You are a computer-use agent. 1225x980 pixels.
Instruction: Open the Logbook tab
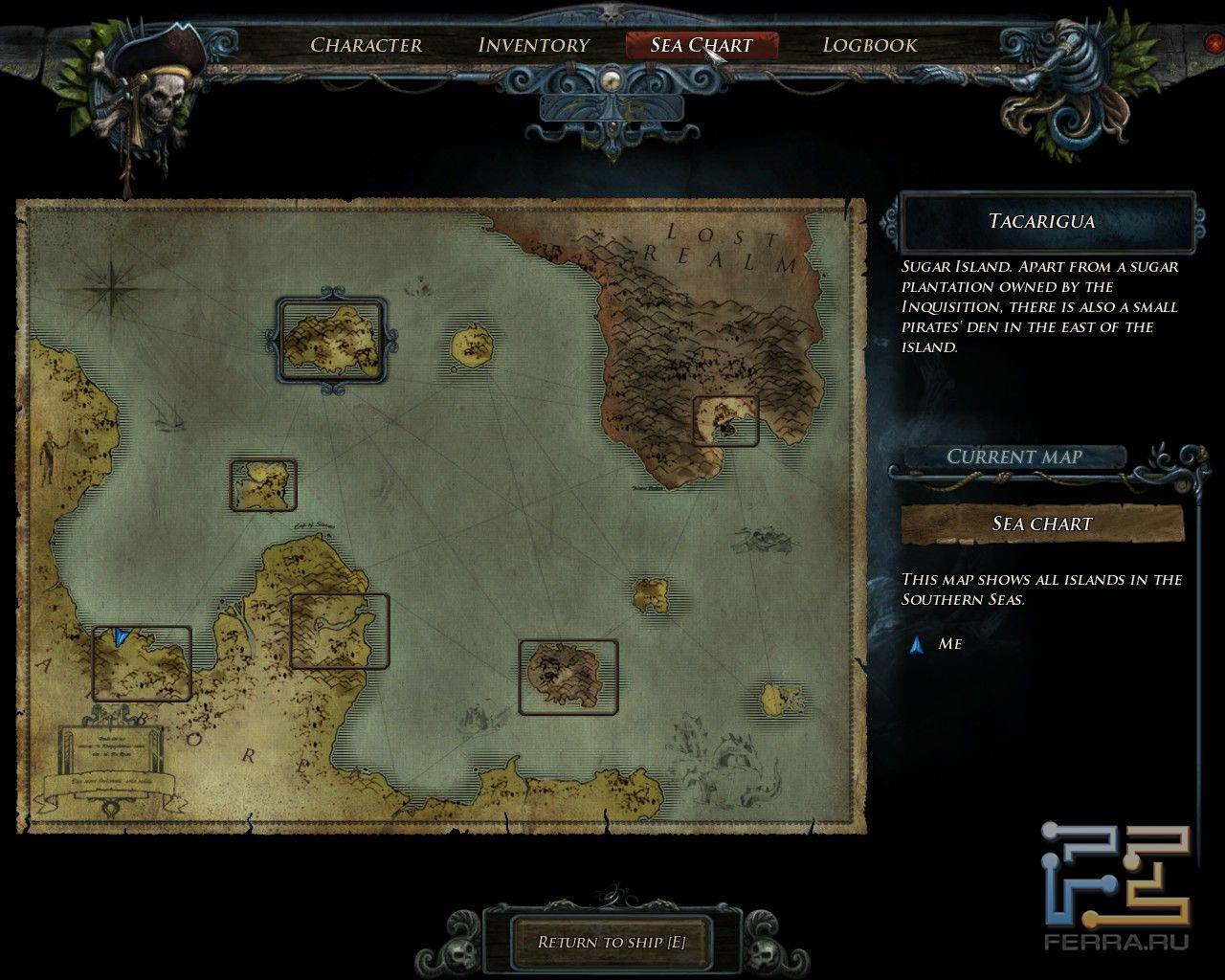click(869, 45)
